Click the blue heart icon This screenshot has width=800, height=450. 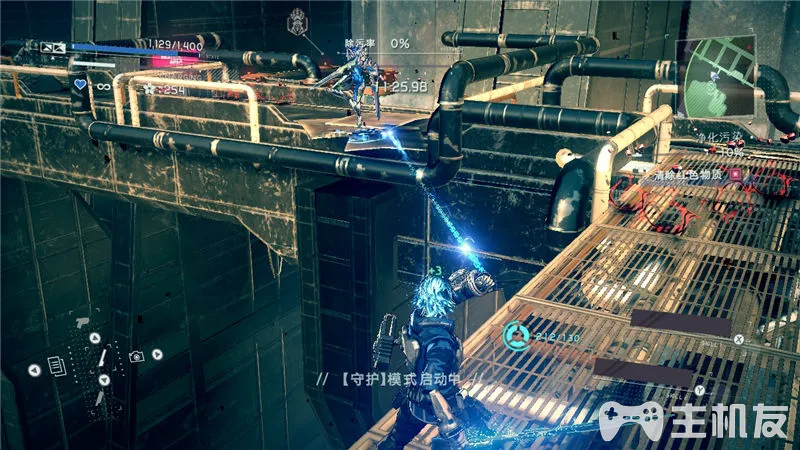tap(79, 85)
